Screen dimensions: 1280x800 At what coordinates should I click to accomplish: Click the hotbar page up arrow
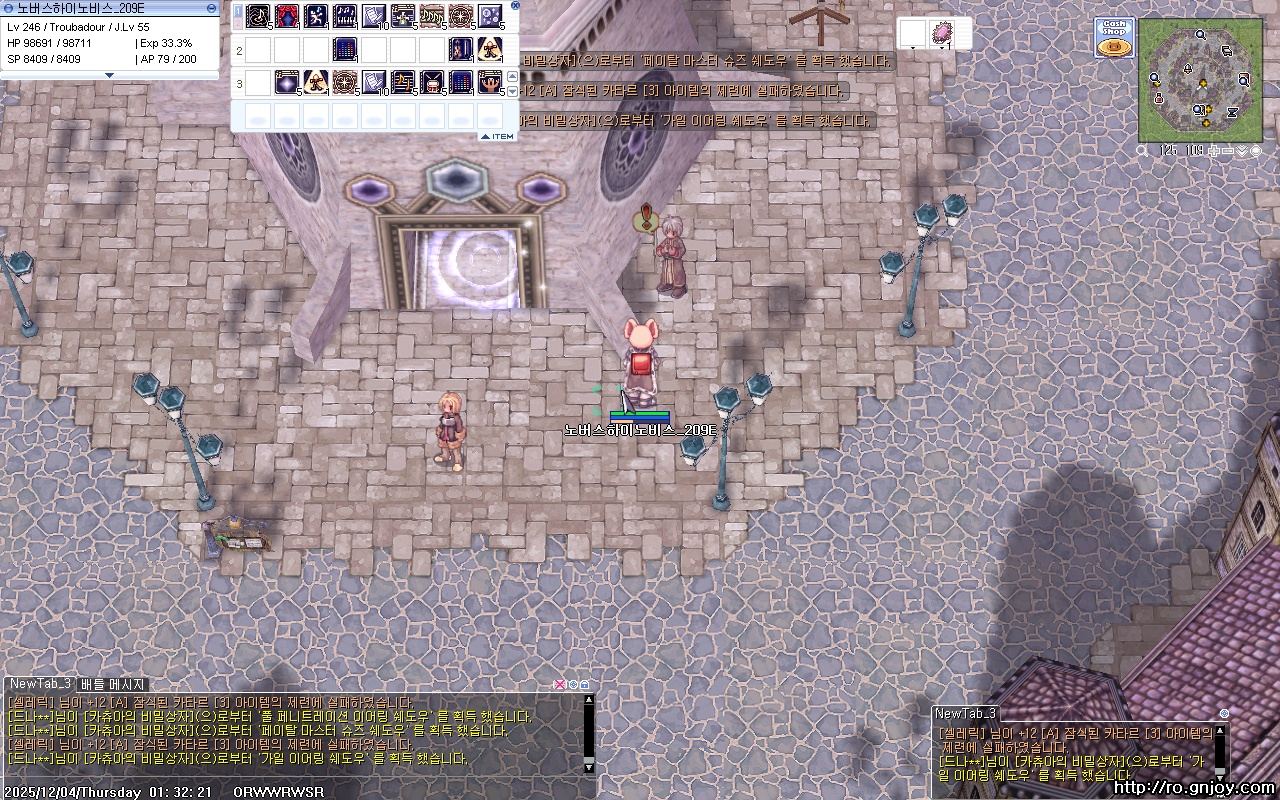[x=513, y=76]
